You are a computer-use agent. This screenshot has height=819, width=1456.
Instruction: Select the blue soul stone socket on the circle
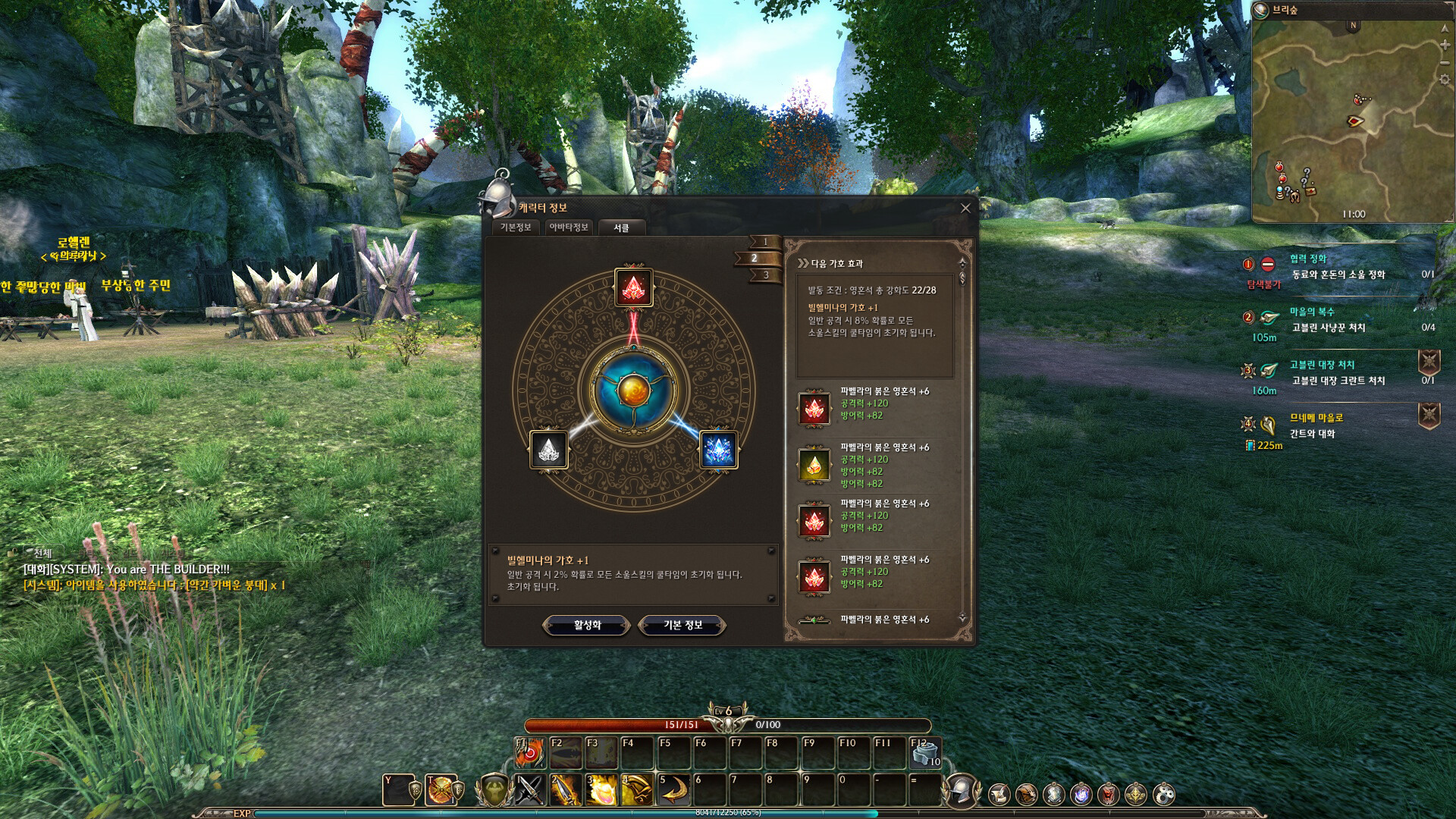(717, 450)
